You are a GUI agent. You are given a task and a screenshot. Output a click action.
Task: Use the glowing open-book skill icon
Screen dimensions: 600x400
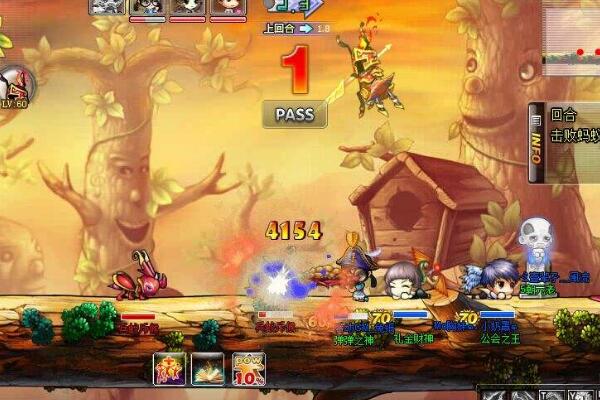point(208,369)
